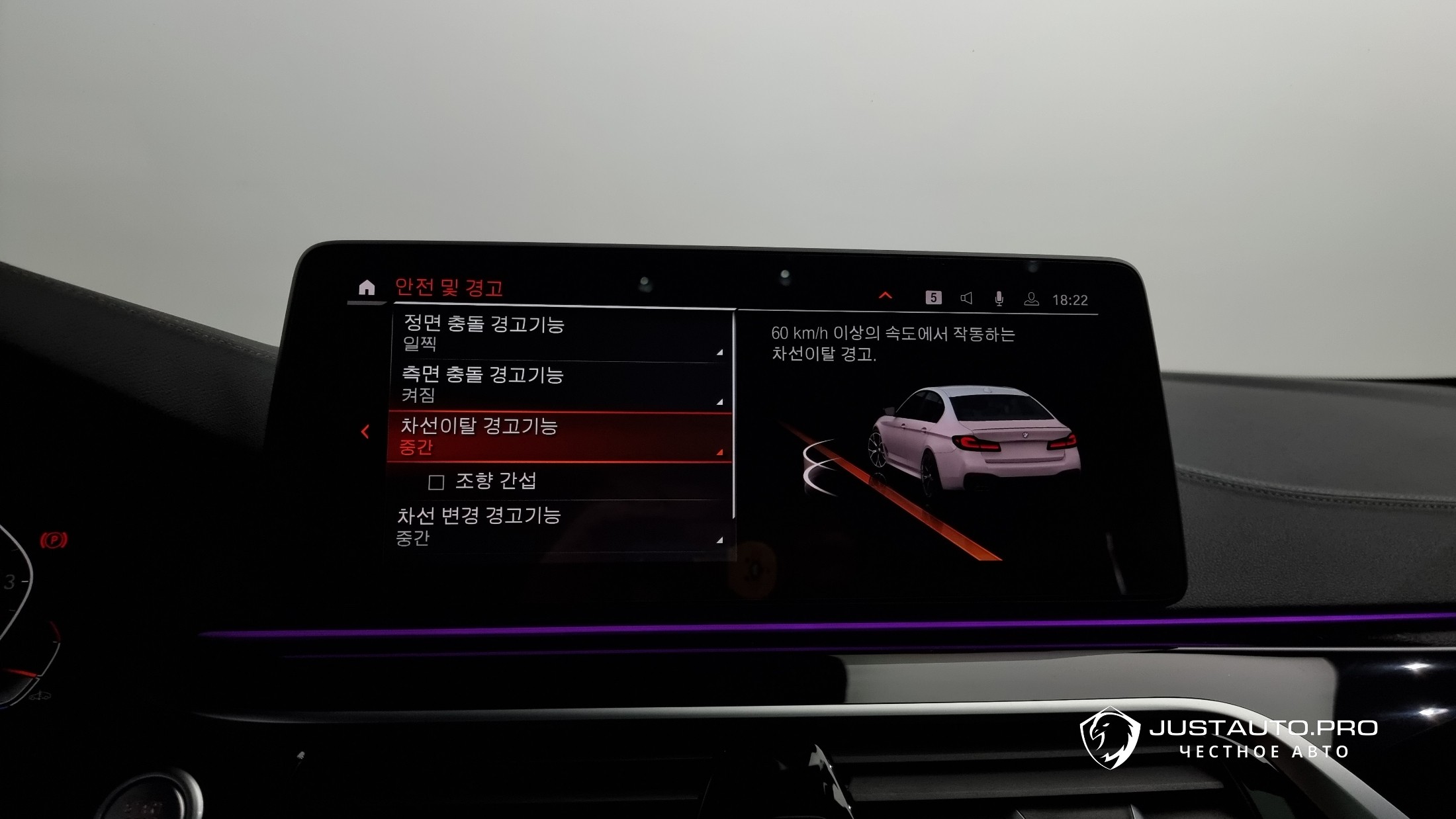Expand status bar with red up chevron
1456x819 pixels.
tap(885, 296)
